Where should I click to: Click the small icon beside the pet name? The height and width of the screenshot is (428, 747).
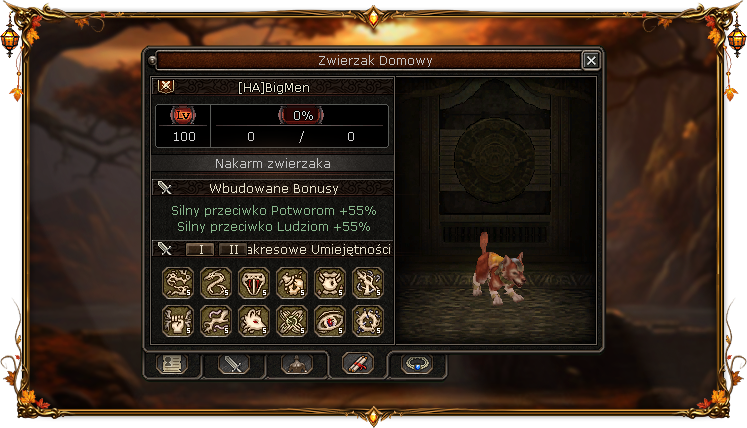coord(166,87)
